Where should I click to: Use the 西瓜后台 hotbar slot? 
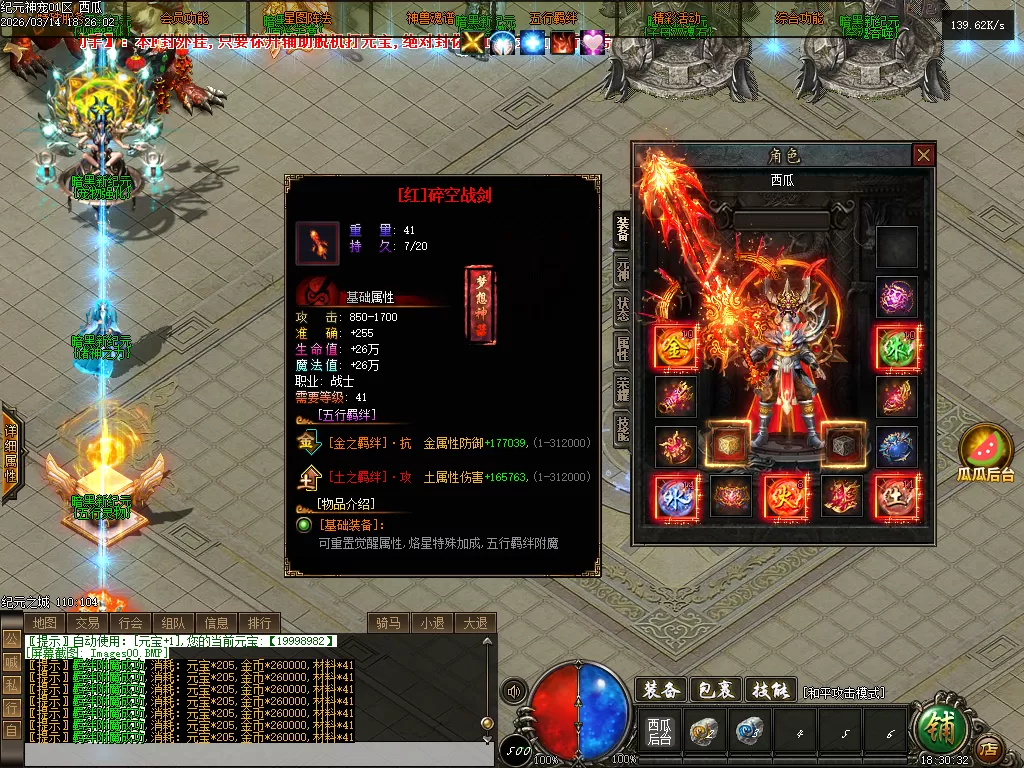(x=659, y=732)
